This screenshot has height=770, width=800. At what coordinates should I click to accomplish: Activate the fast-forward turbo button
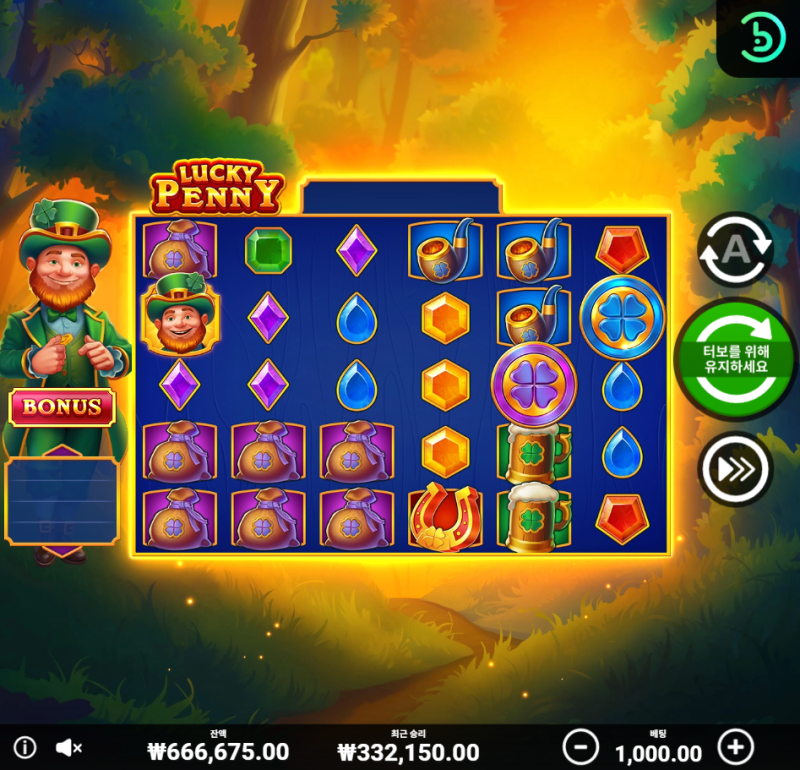(x=735, y=468)
